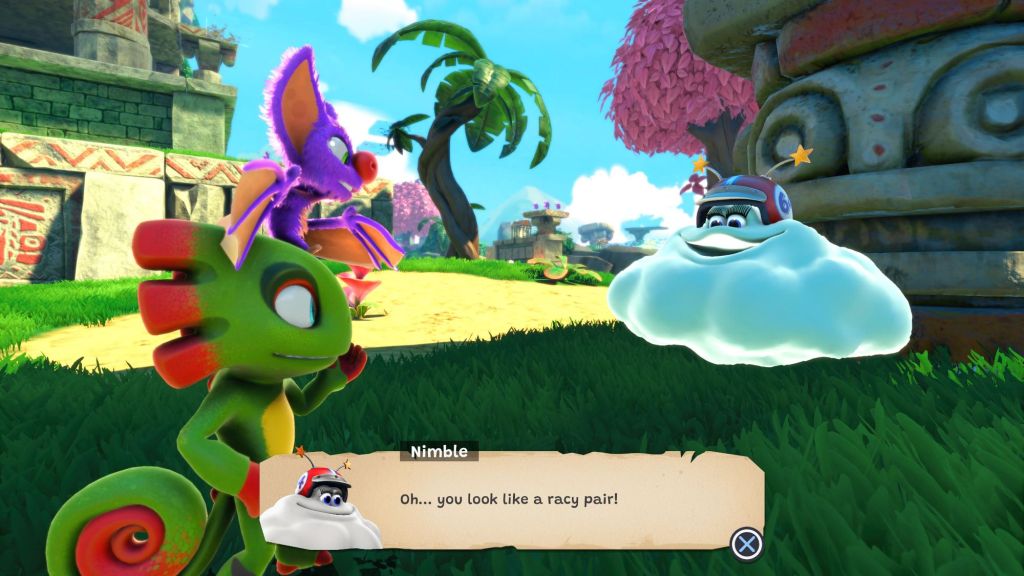Advance the "racy pair" dialogue box
Screen dimensions: 1024x576
[x=747, y=543]
